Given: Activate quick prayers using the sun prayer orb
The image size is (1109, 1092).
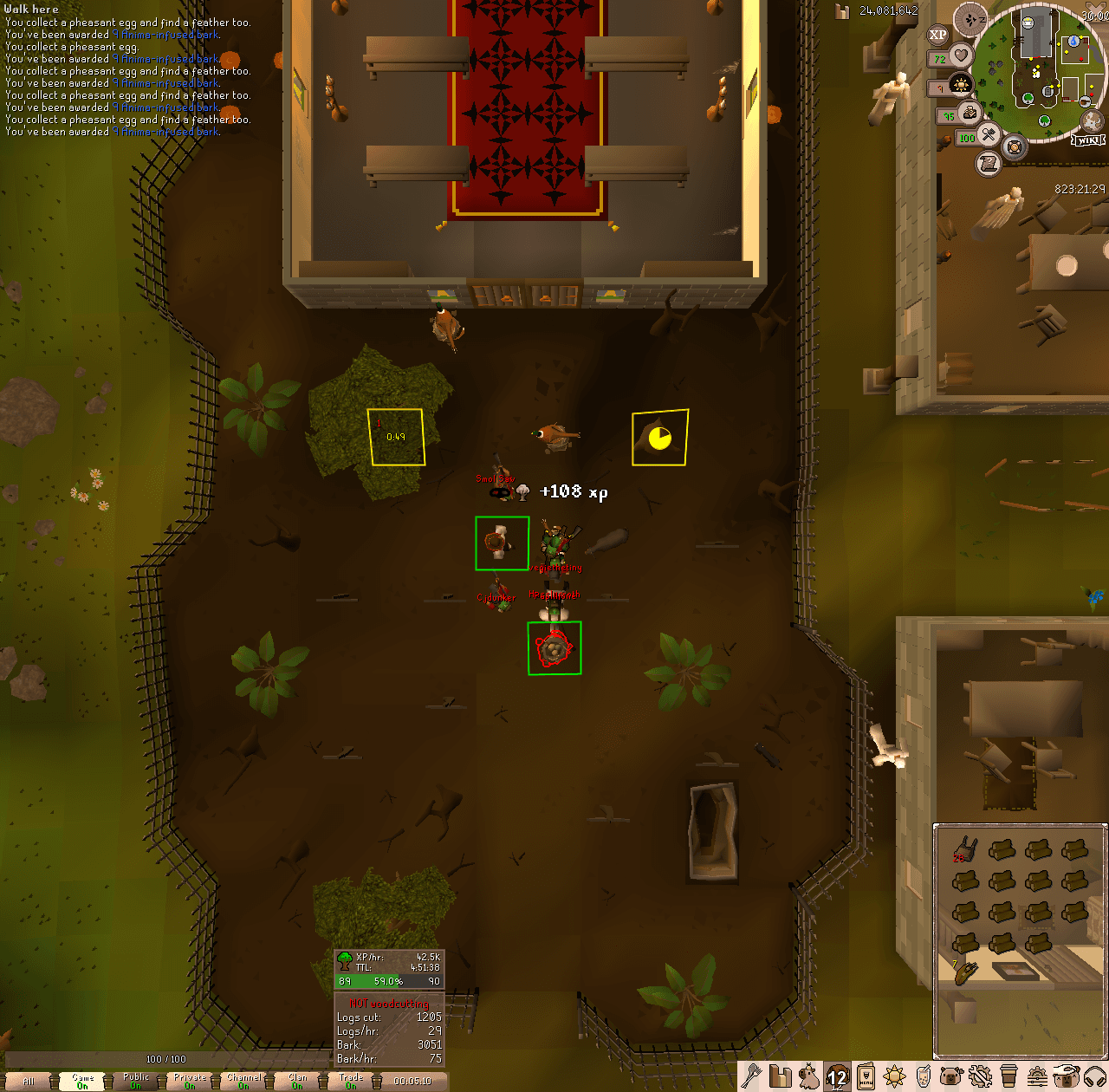Looking at the screenshot, I should [x=961, y=84].
